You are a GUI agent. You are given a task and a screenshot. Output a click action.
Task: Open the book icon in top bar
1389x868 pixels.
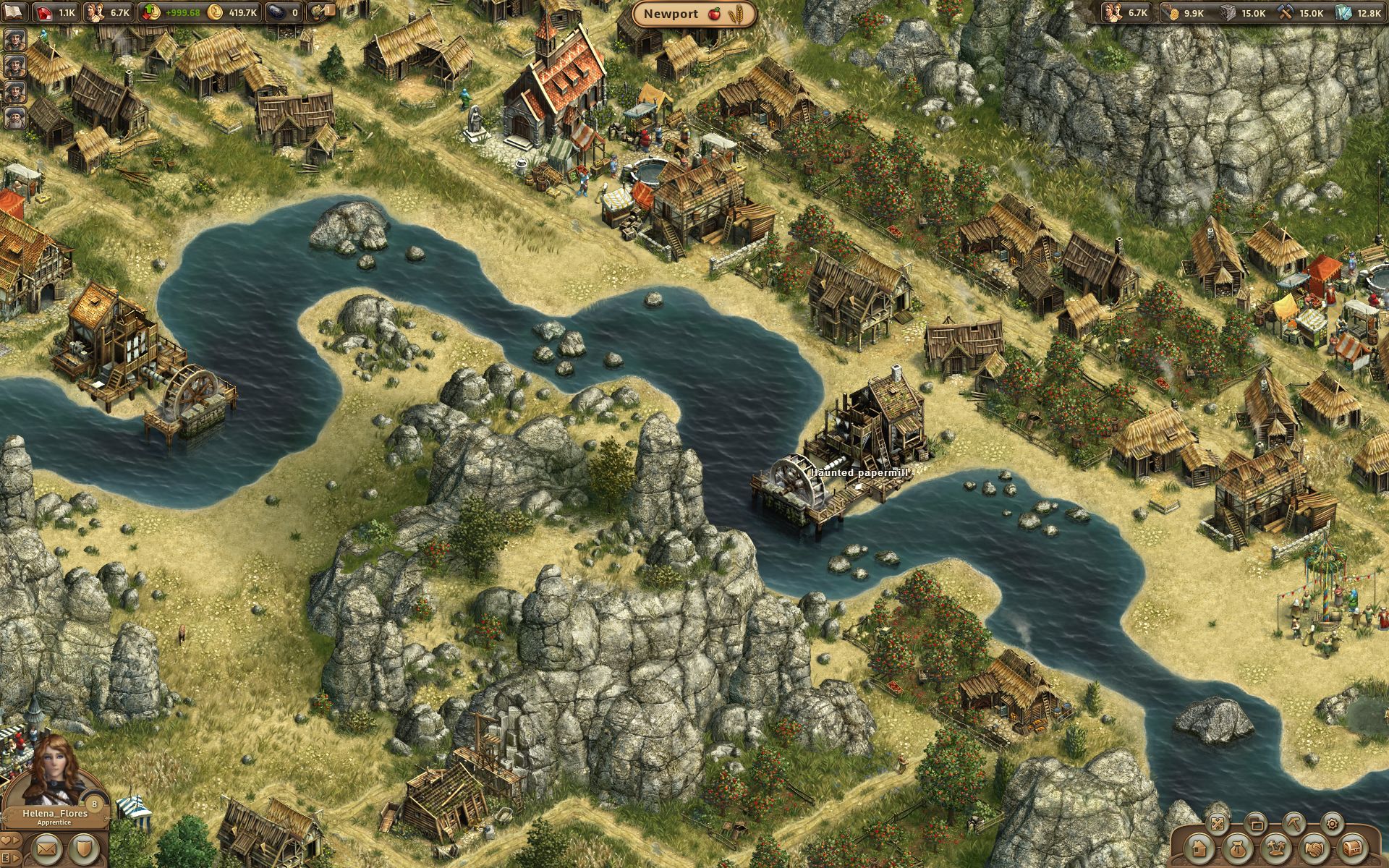pyautogui.click(x=14, y=12)
